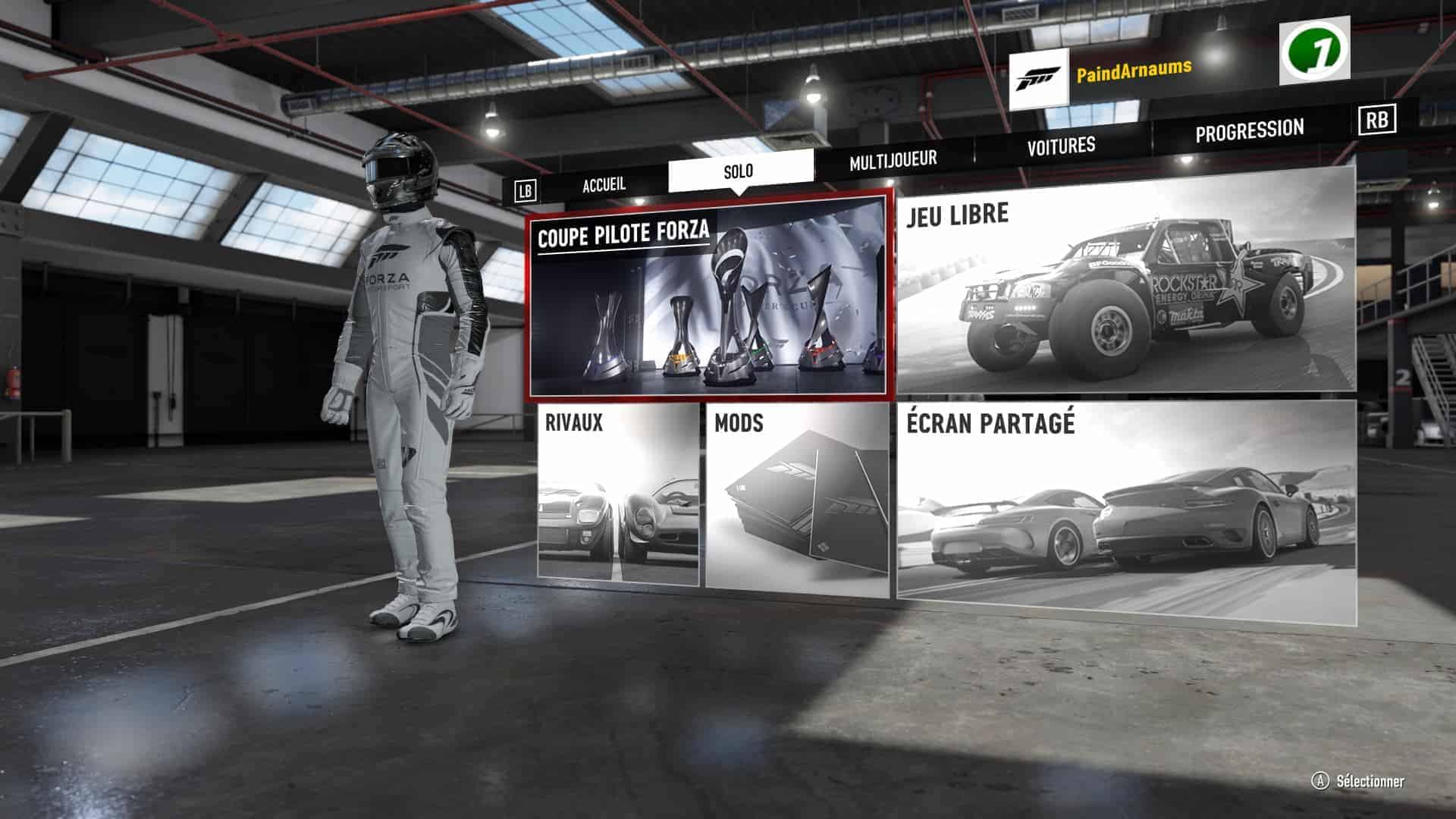Viewport: 1456px width, 819px height.
Task: Select the Solo tab
Action: [x=739, y=171]
